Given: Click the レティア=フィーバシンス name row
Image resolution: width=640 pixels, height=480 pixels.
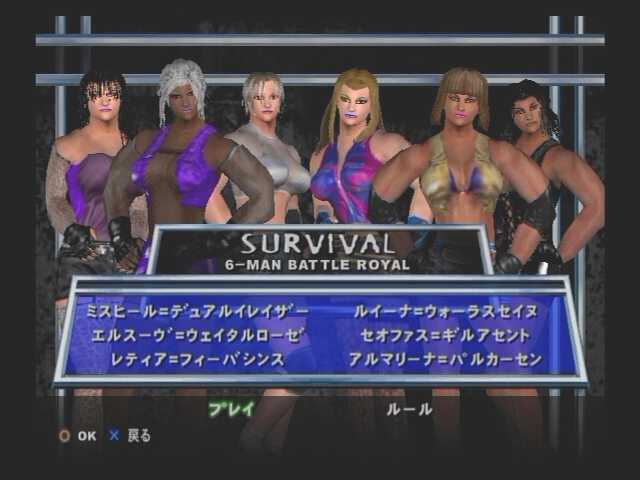Looking at the screenshot, I should [185, 358].
